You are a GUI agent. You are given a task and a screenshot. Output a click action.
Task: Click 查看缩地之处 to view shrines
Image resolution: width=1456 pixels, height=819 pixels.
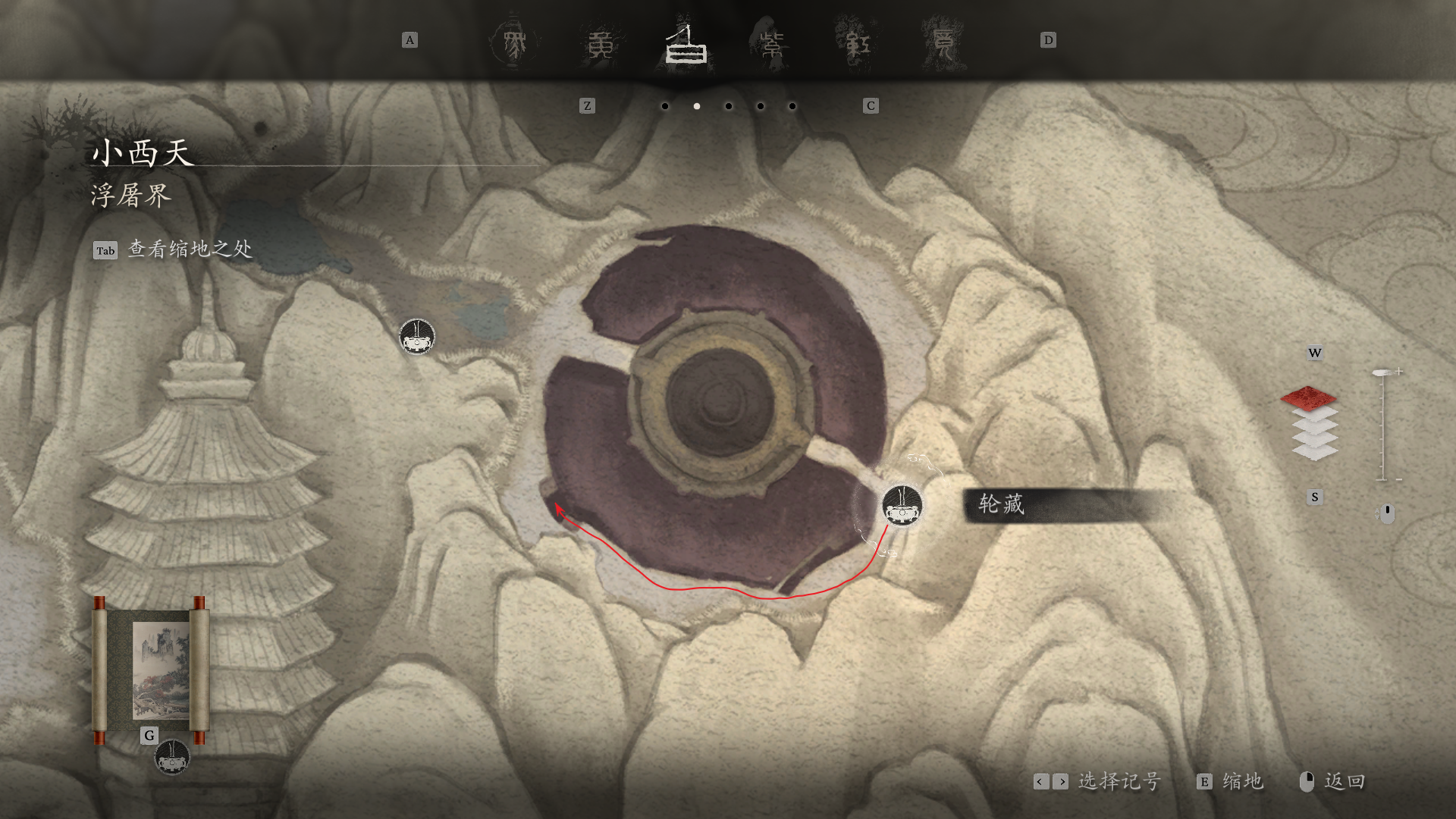click(x=190, y=249)
